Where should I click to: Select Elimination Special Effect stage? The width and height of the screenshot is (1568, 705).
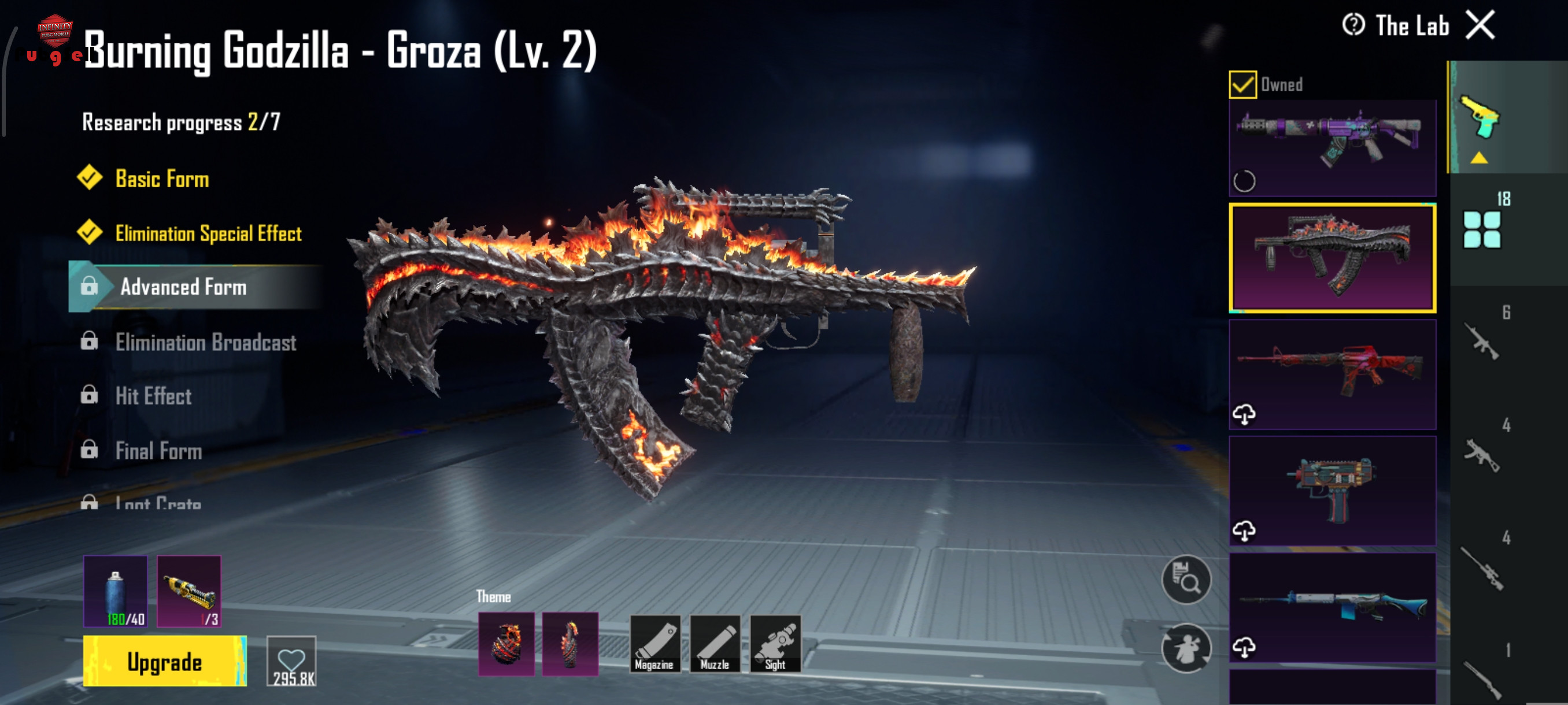coord(208,233)
